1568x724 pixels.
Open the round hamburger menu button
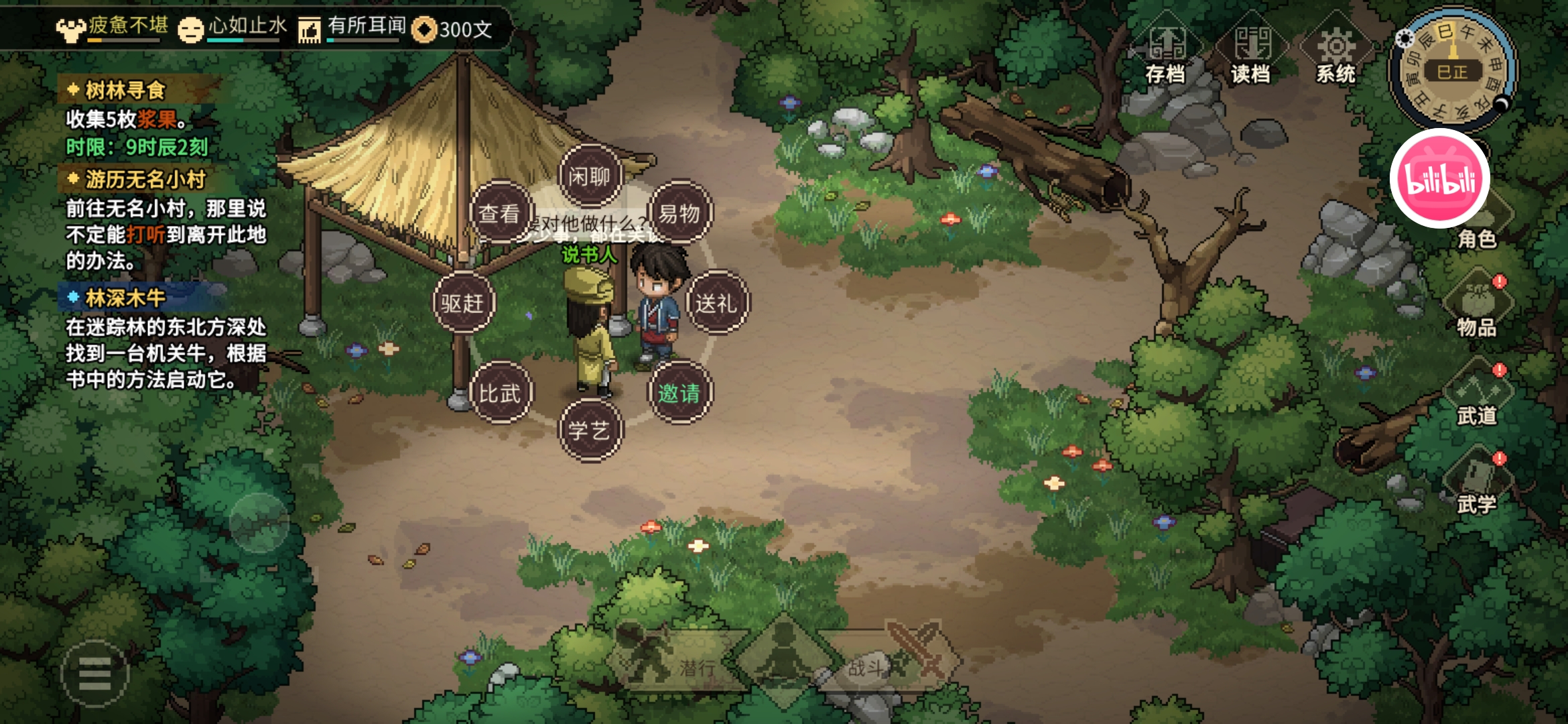point(94,673)
